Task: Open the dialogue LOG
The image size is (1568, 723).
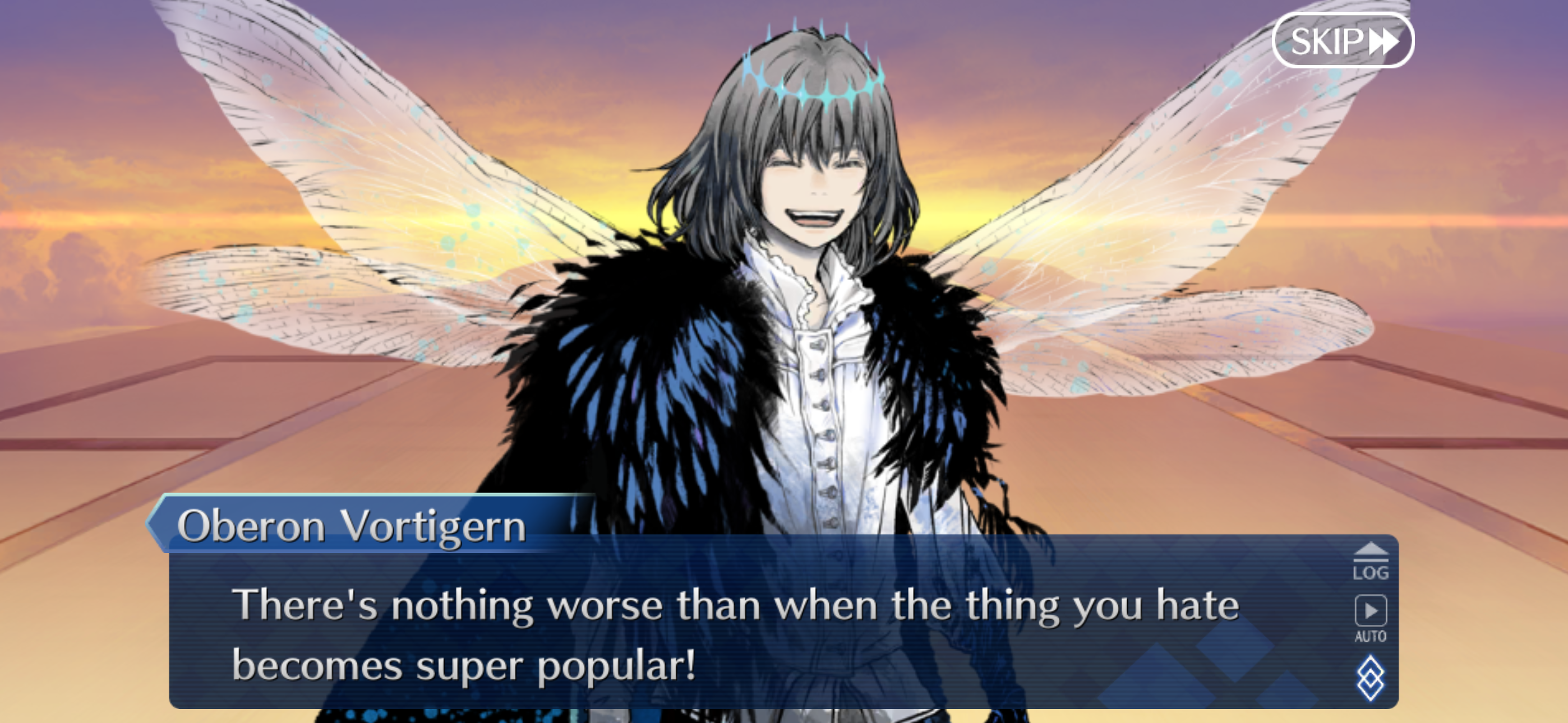Action: click(1370, 562)
